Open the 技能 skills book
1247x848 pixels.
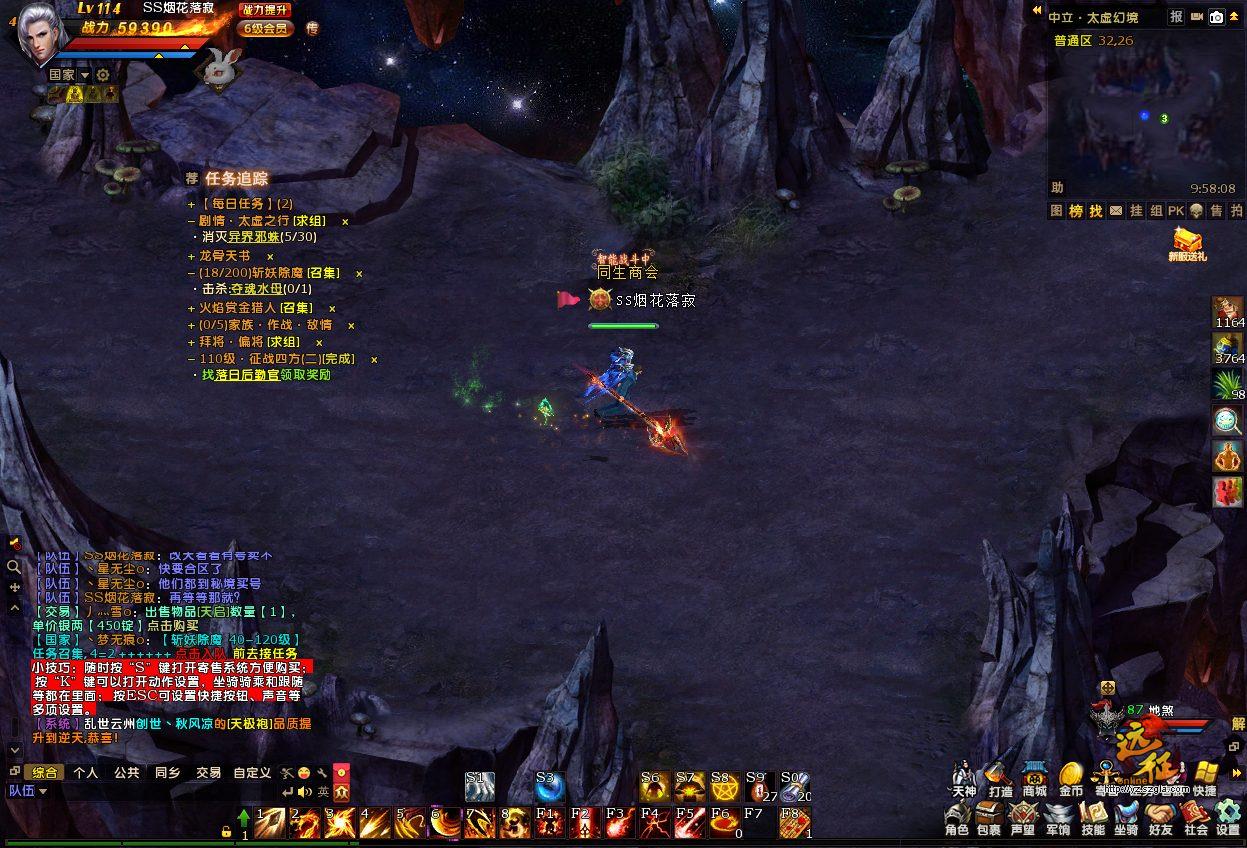tap(1093, 816)
